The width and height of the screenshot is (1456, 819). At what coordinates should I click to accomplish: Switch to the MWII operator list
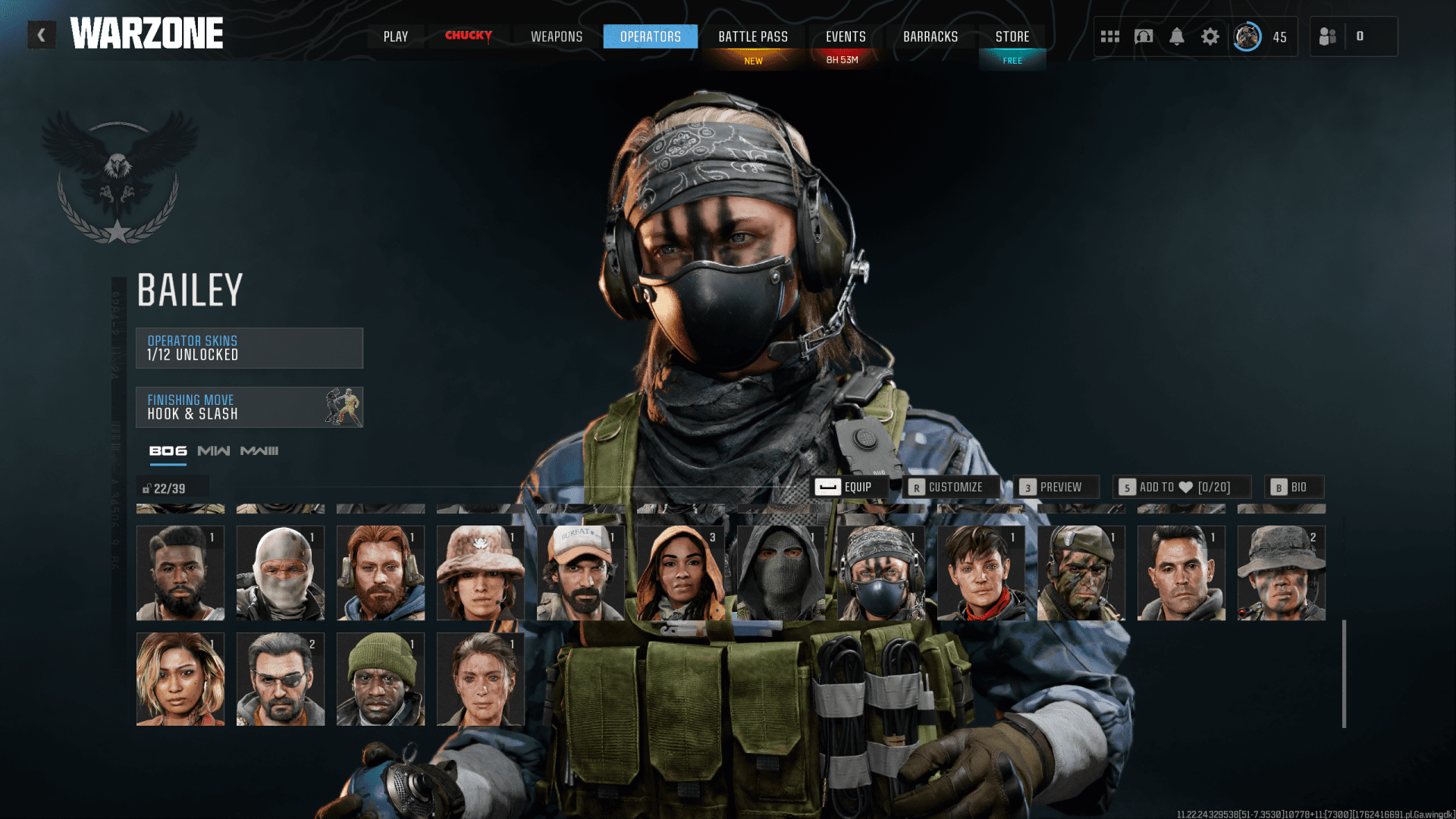click(x=213, y=450)
